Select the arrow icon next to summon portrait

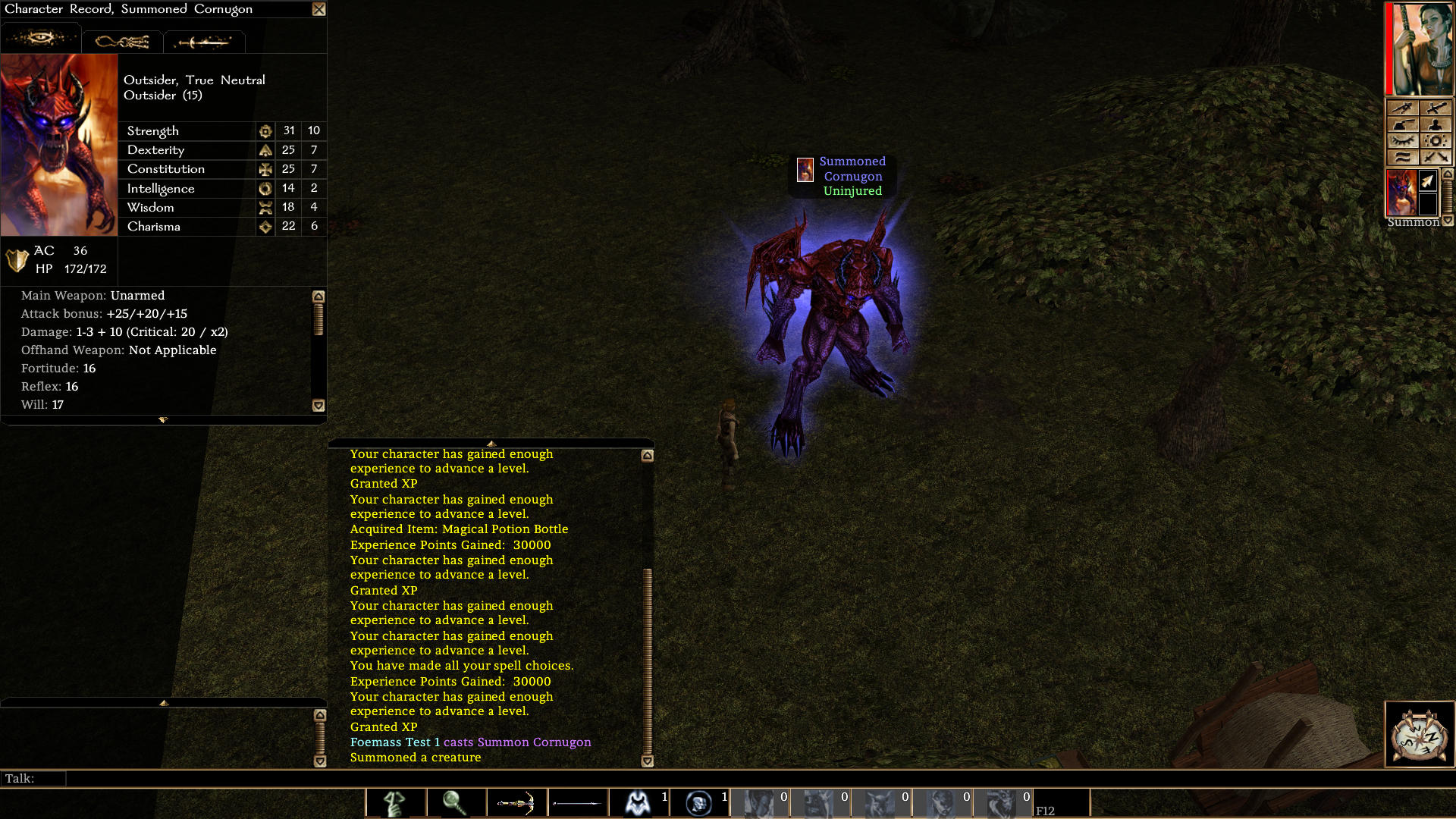coord(1428,181)
